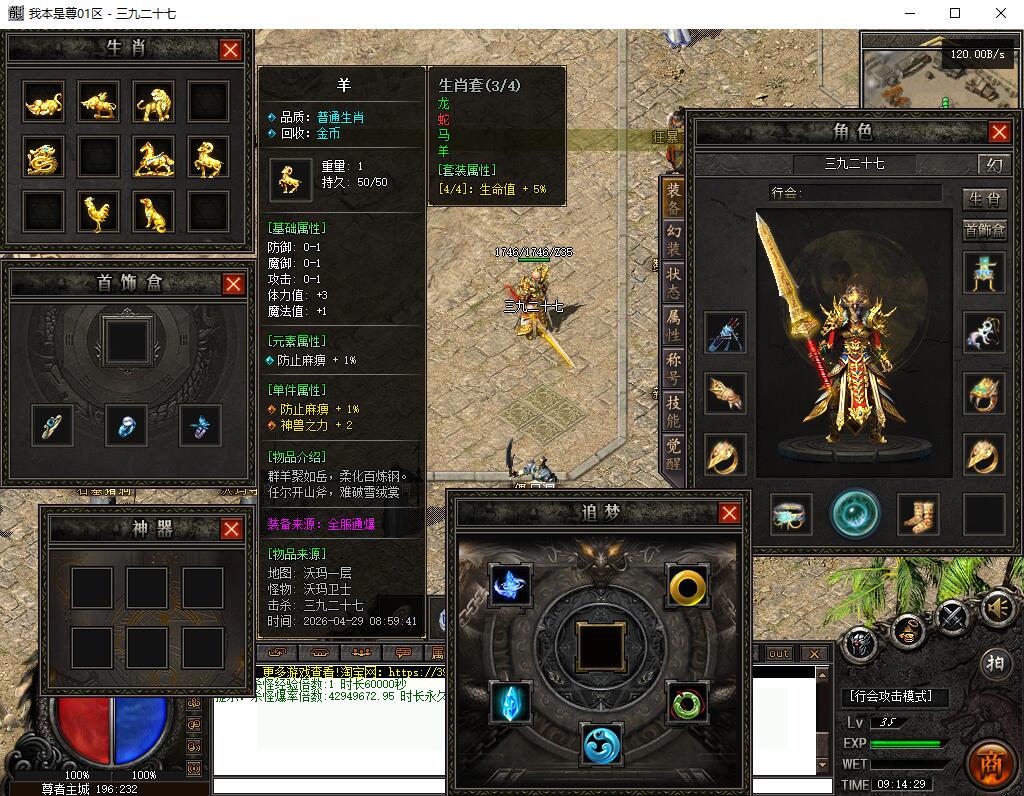Click the chat window's out button
This screenshot has width=1024, height=796.
point(778,653)
